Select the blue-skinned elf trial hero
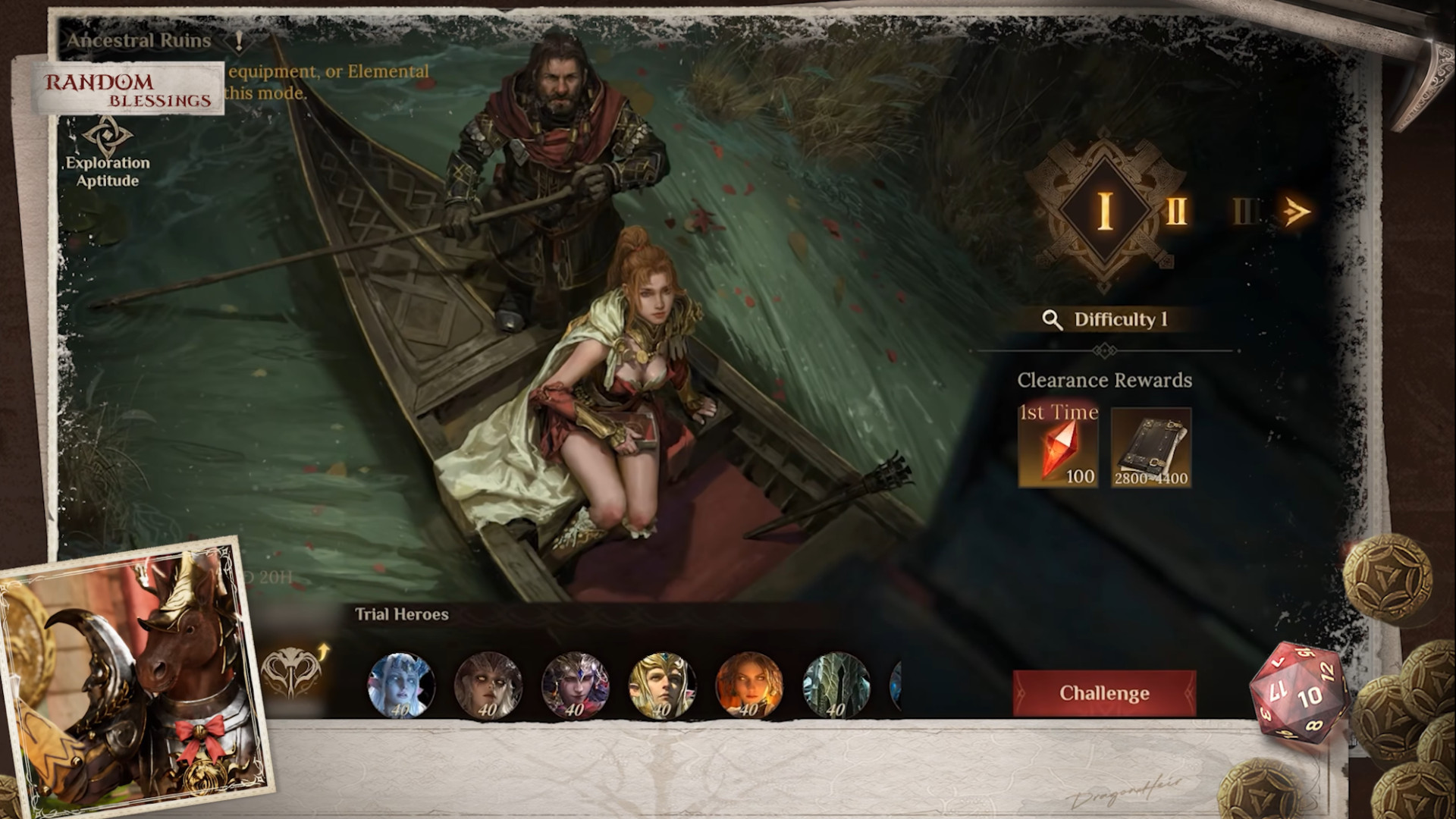Viewport: 1456px width, 819px height. (400, 686)
